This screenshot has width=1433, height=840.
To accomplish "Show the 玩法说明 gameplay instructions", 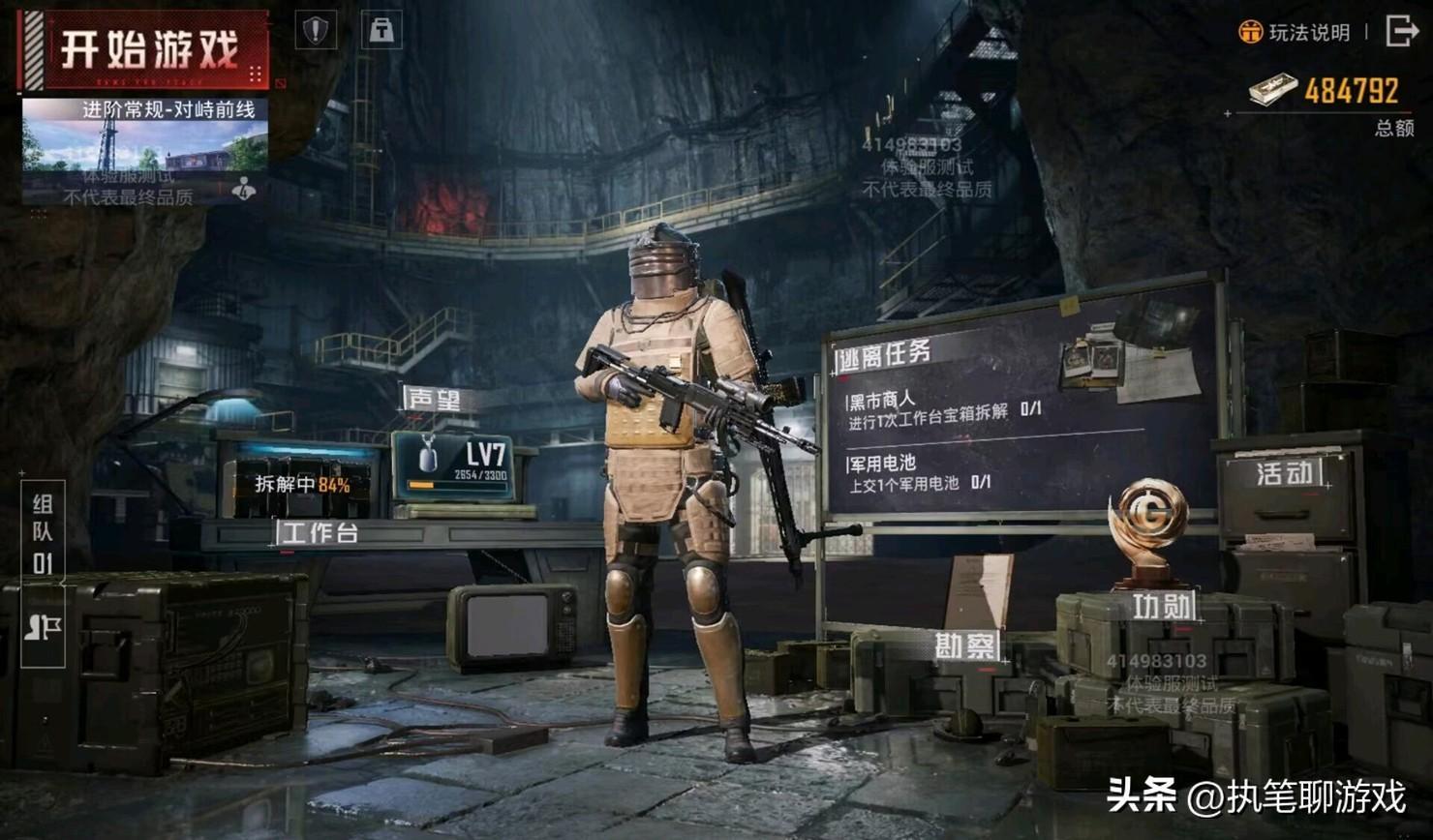I will pos(1296,33).
